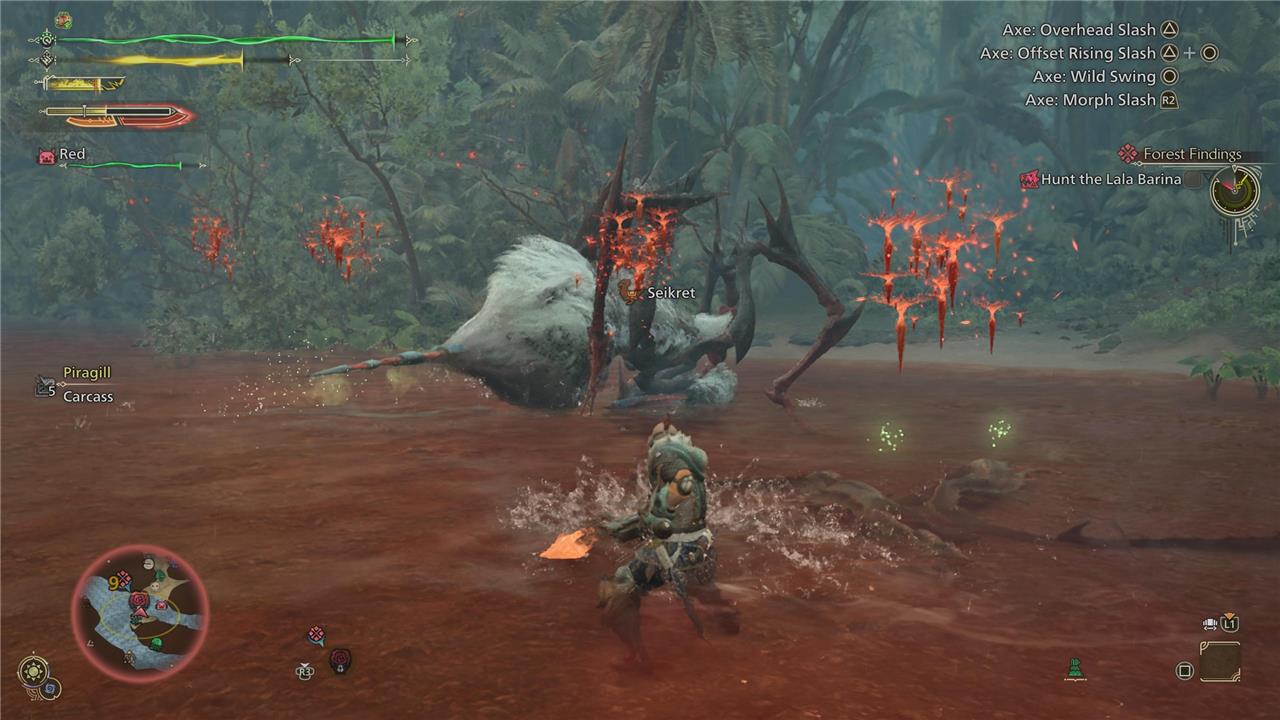Open the circular minimap
1280x720 pixels.
point(140,613)
